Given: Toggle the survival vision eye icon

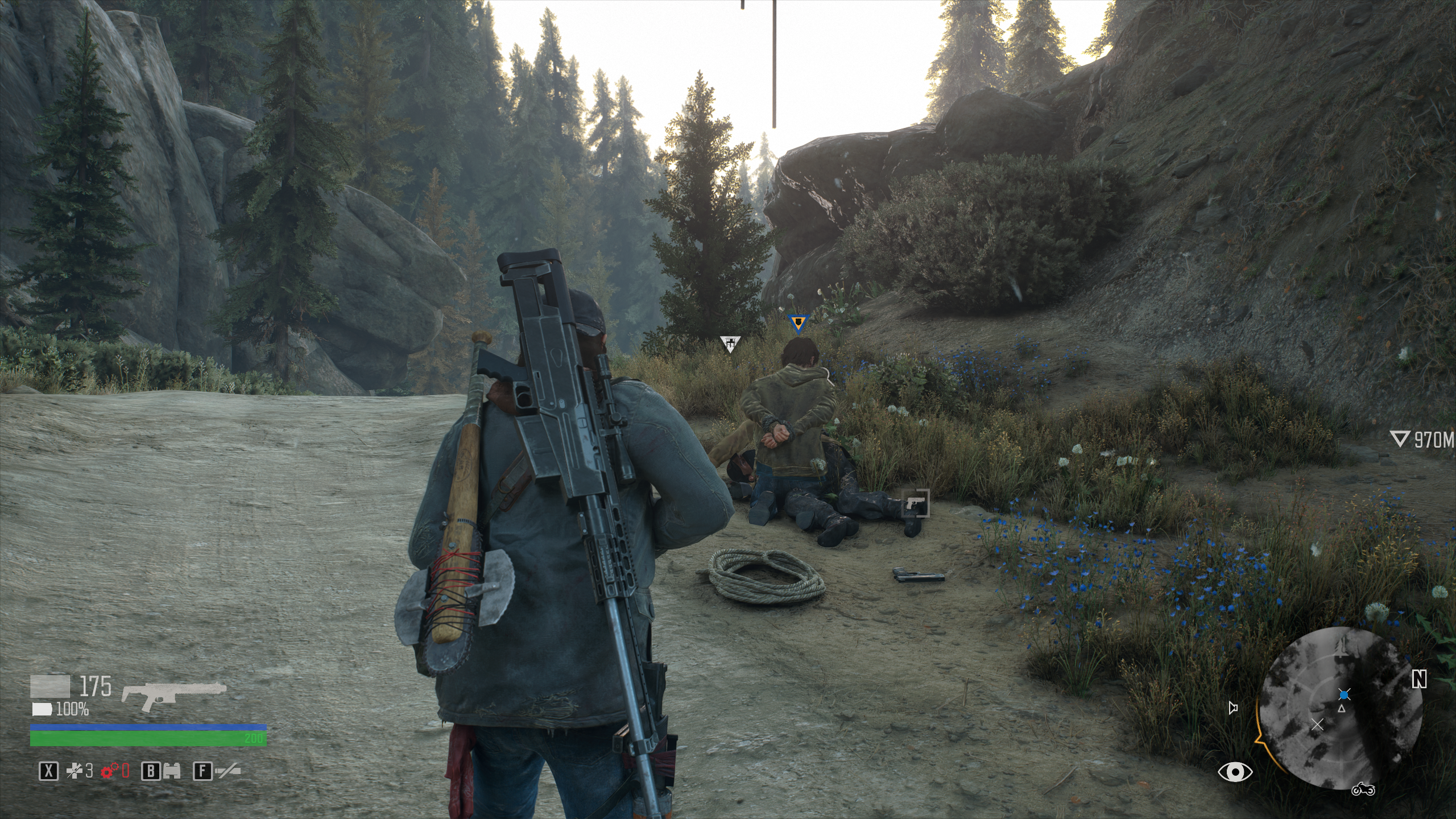Looking at the screenshot, I should 1235,772.
